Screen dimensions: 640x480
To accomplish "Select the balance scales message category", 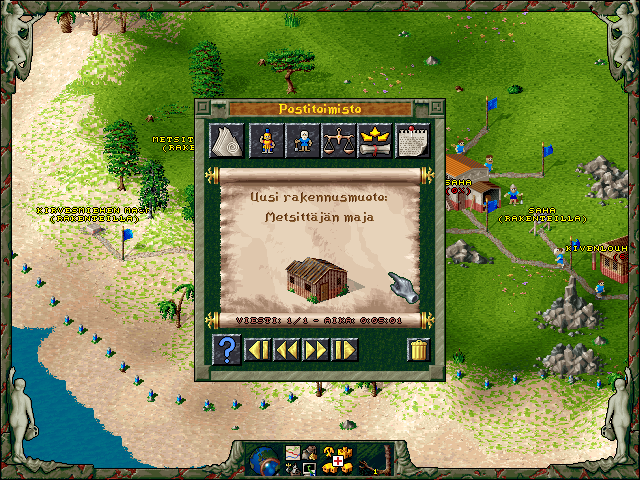I will [x=339, y=140].
